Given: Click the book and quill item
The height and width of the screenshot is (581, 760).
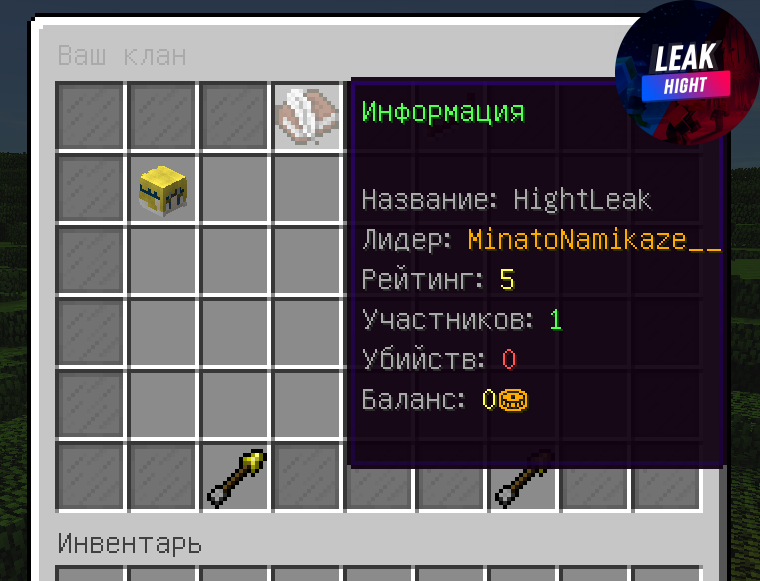Looking at the screenshot, I should (308, 116).
